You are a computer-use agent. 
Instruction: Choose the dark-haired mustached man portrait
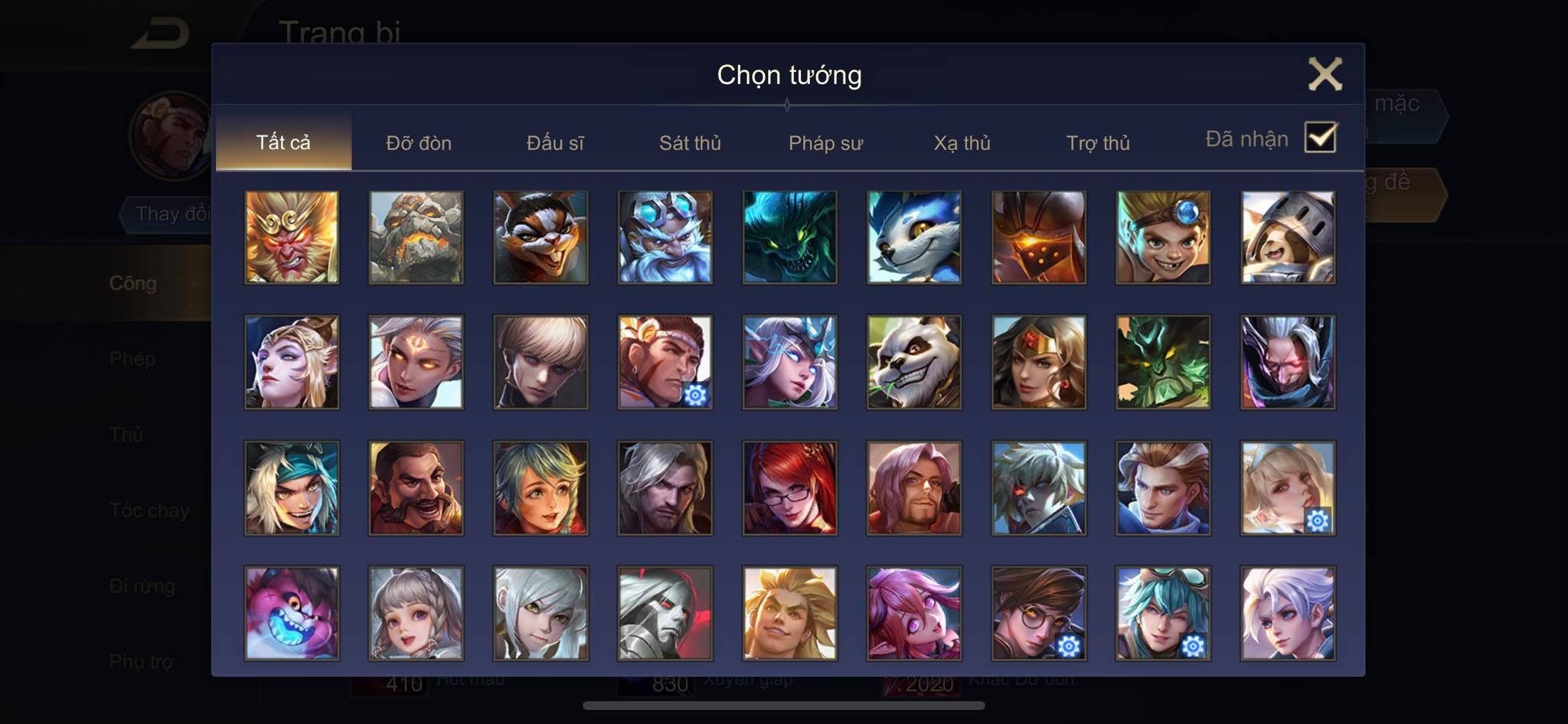[x=416, y=488]
